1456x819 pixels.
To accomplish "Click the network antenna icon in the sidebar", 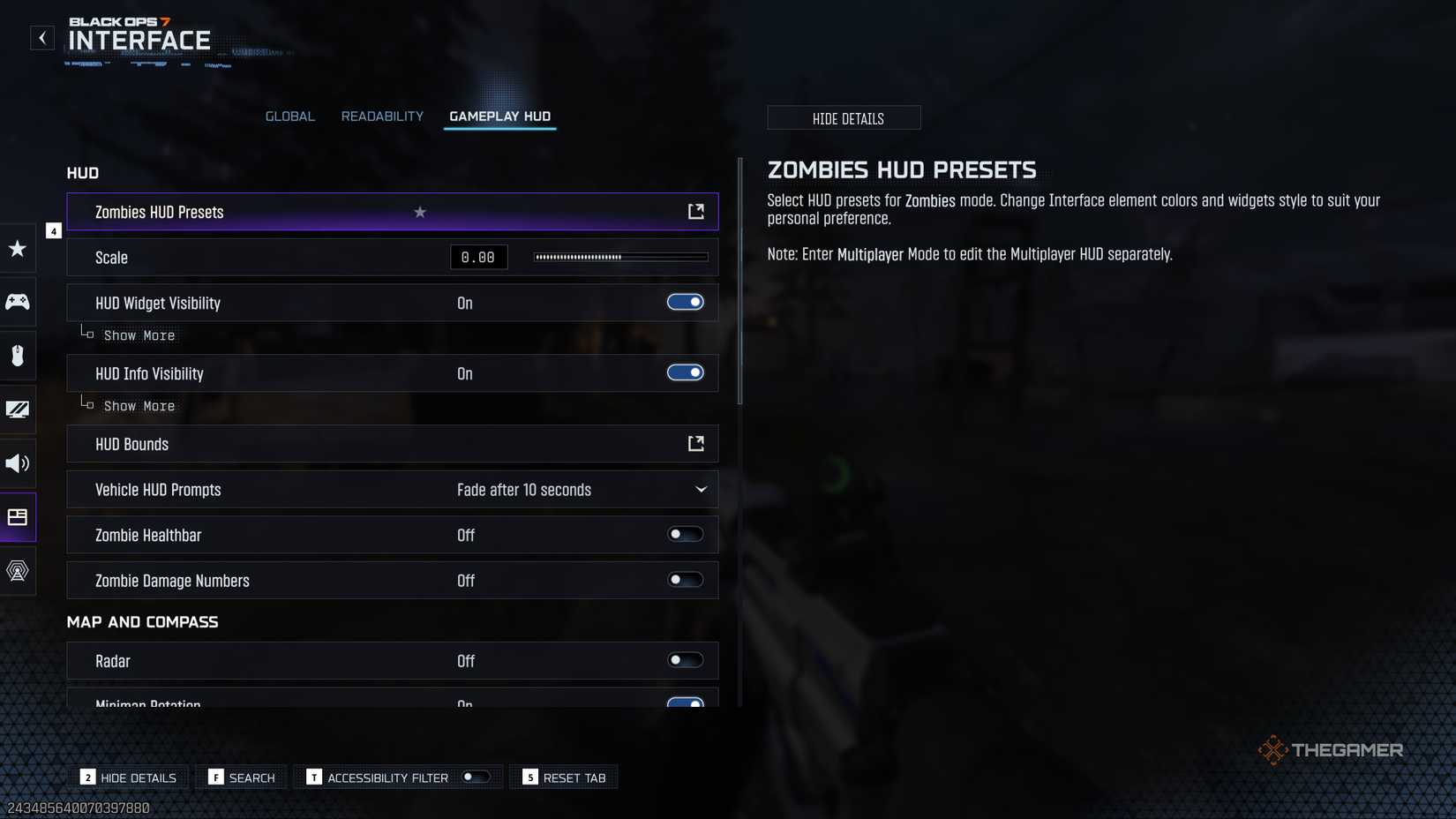I will click(17, 571).
